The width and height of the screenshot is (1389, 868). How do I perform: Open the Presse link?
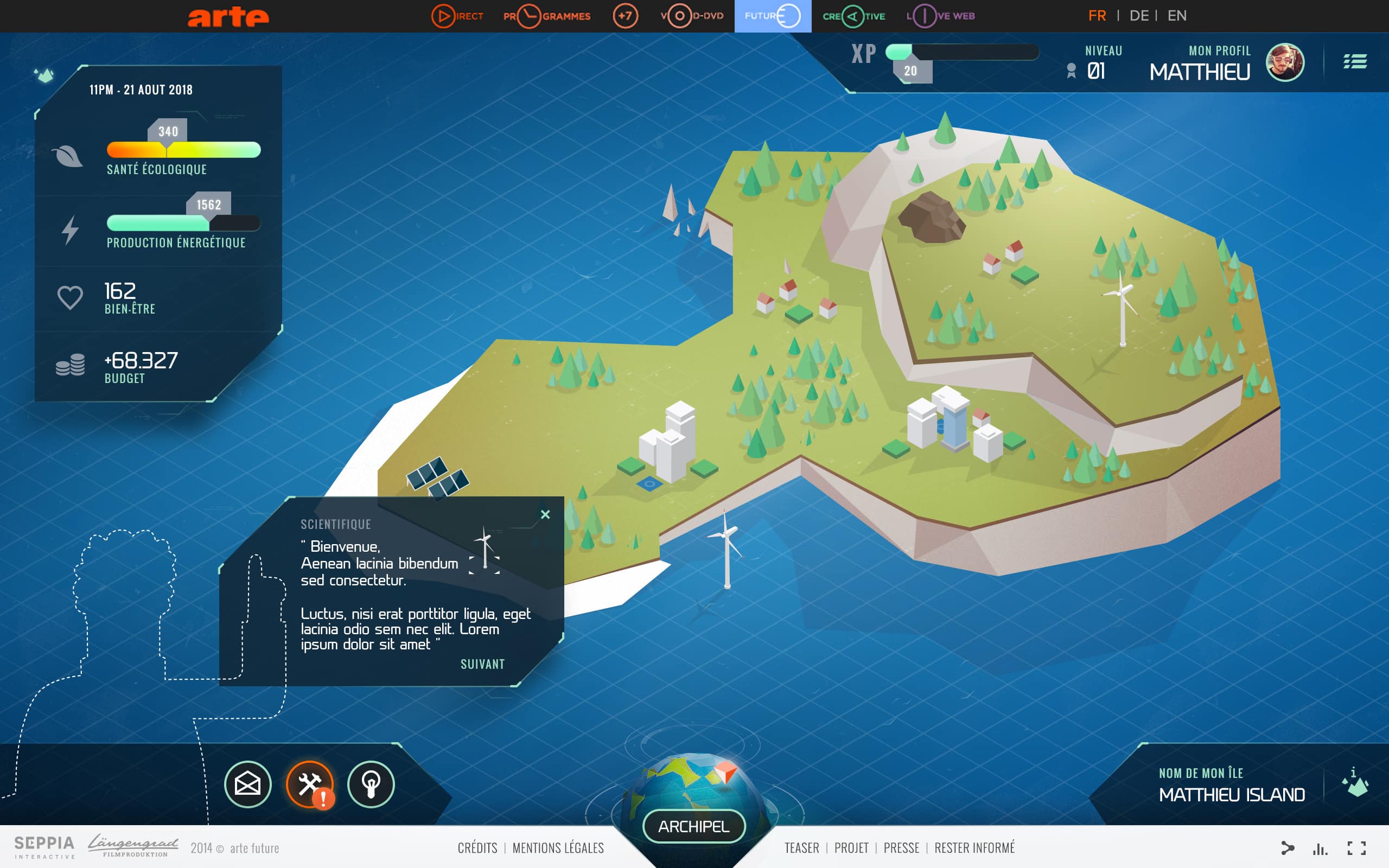pos(901,848)
